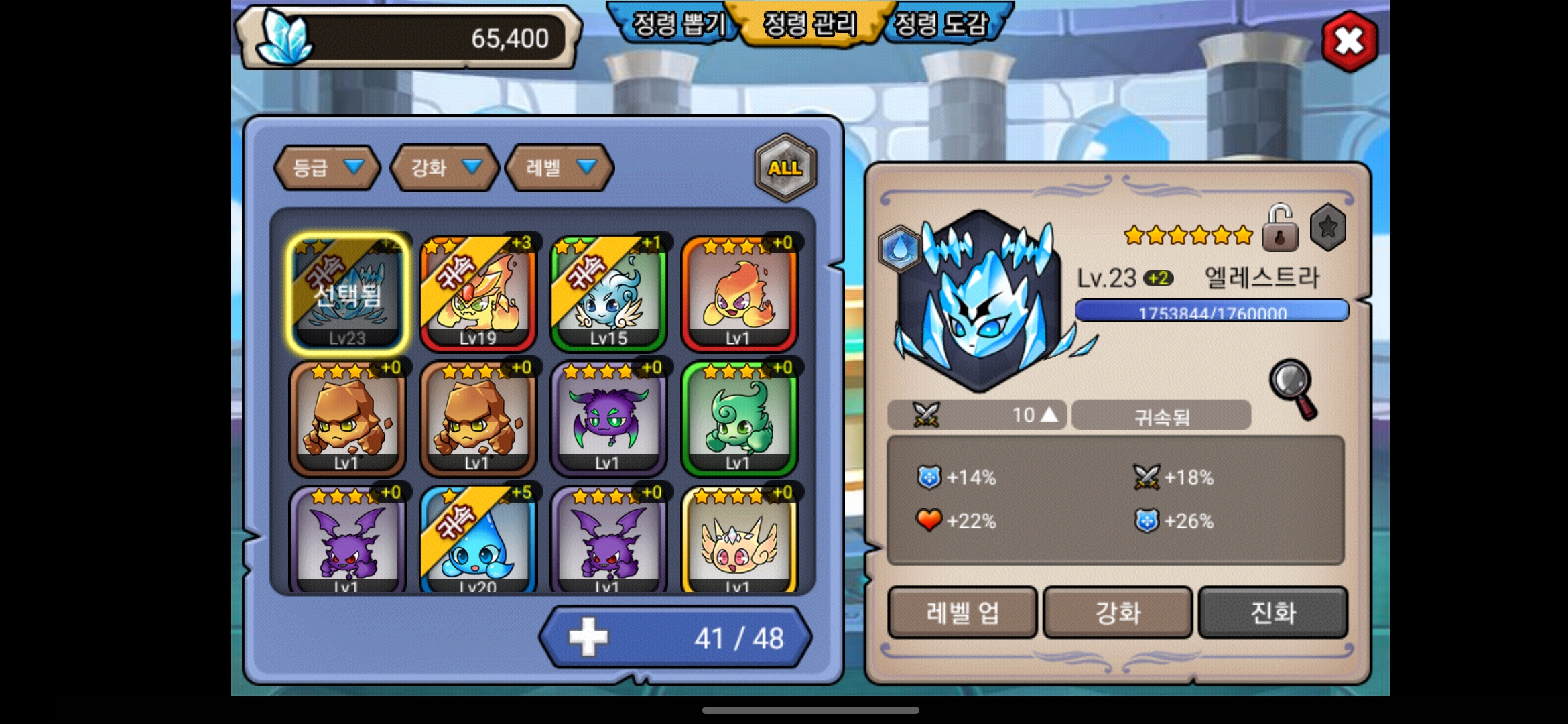Open the 등급 filter dropdown

327,168
